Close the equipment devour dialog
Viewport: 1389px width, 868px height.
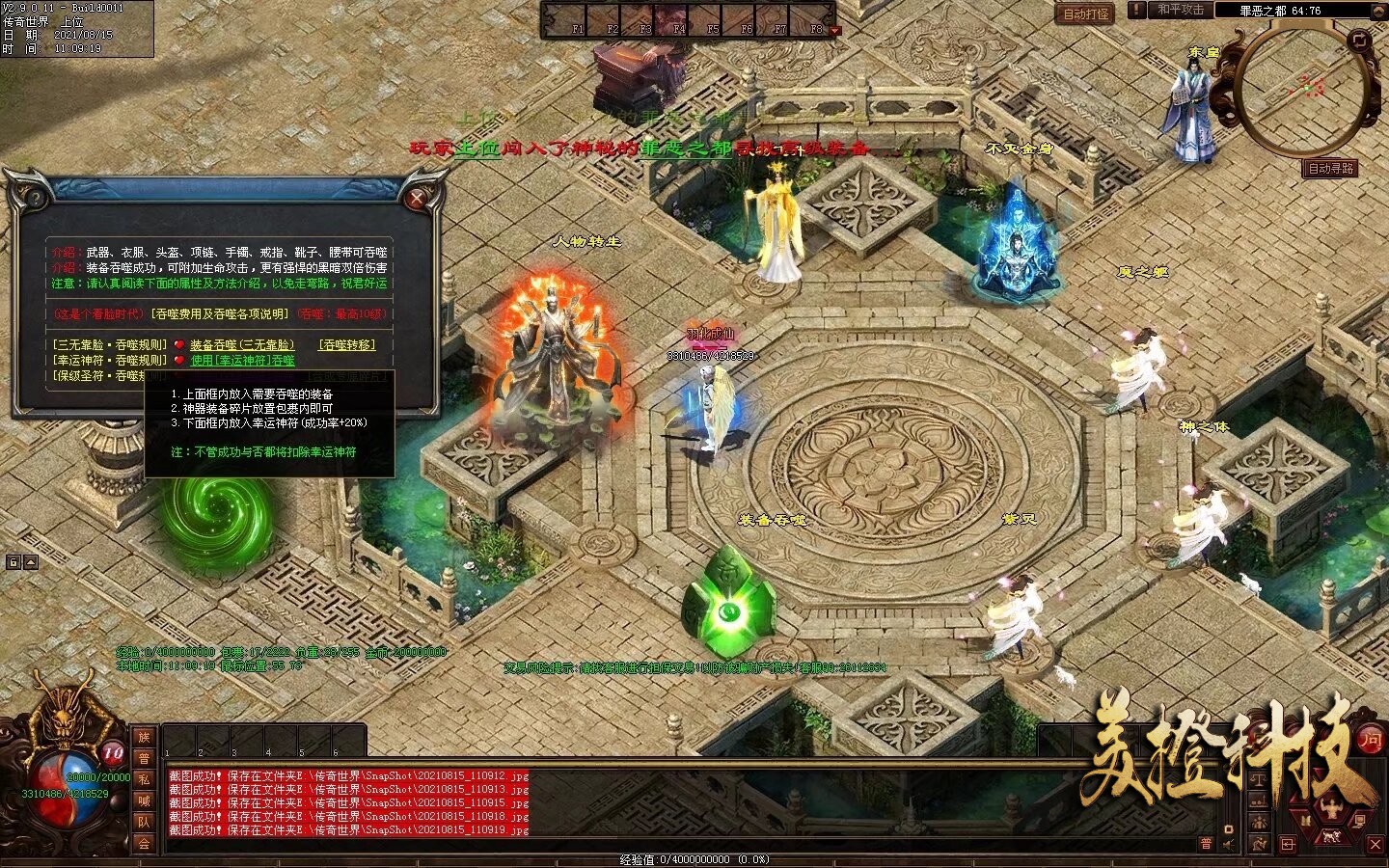(x=418, y=199)
